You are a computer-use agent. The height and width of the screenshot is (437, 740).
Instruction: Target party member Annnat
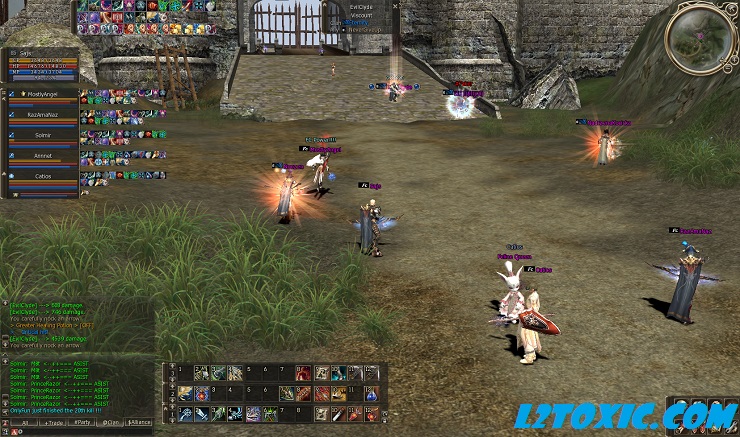[x=42, y=155]
